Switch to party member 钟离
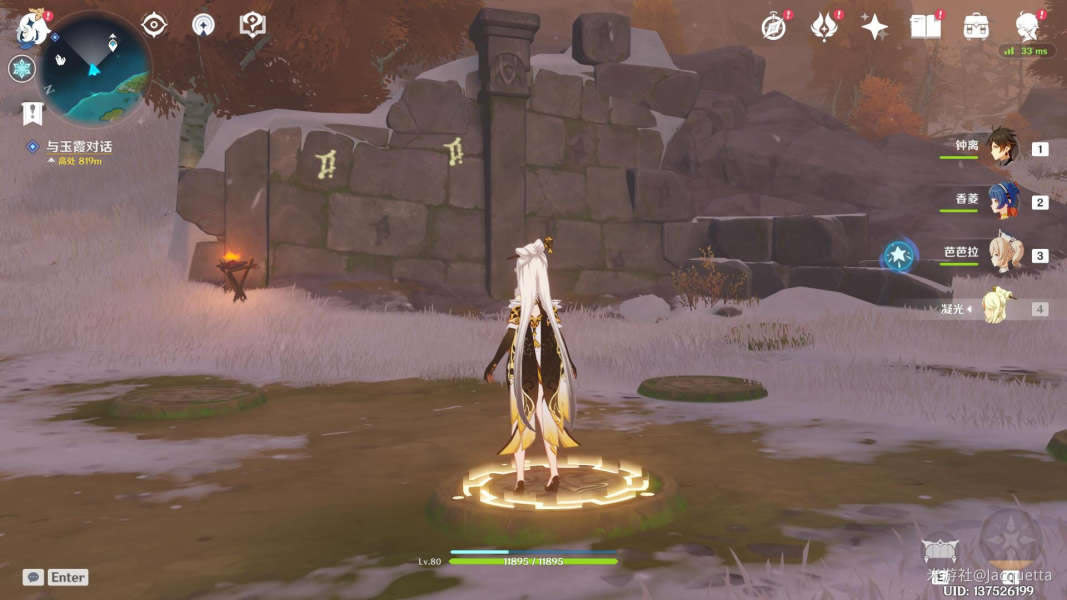The width and height of the screenshot is (1067, 600). pyautogui.click(x=1002, y=148)
